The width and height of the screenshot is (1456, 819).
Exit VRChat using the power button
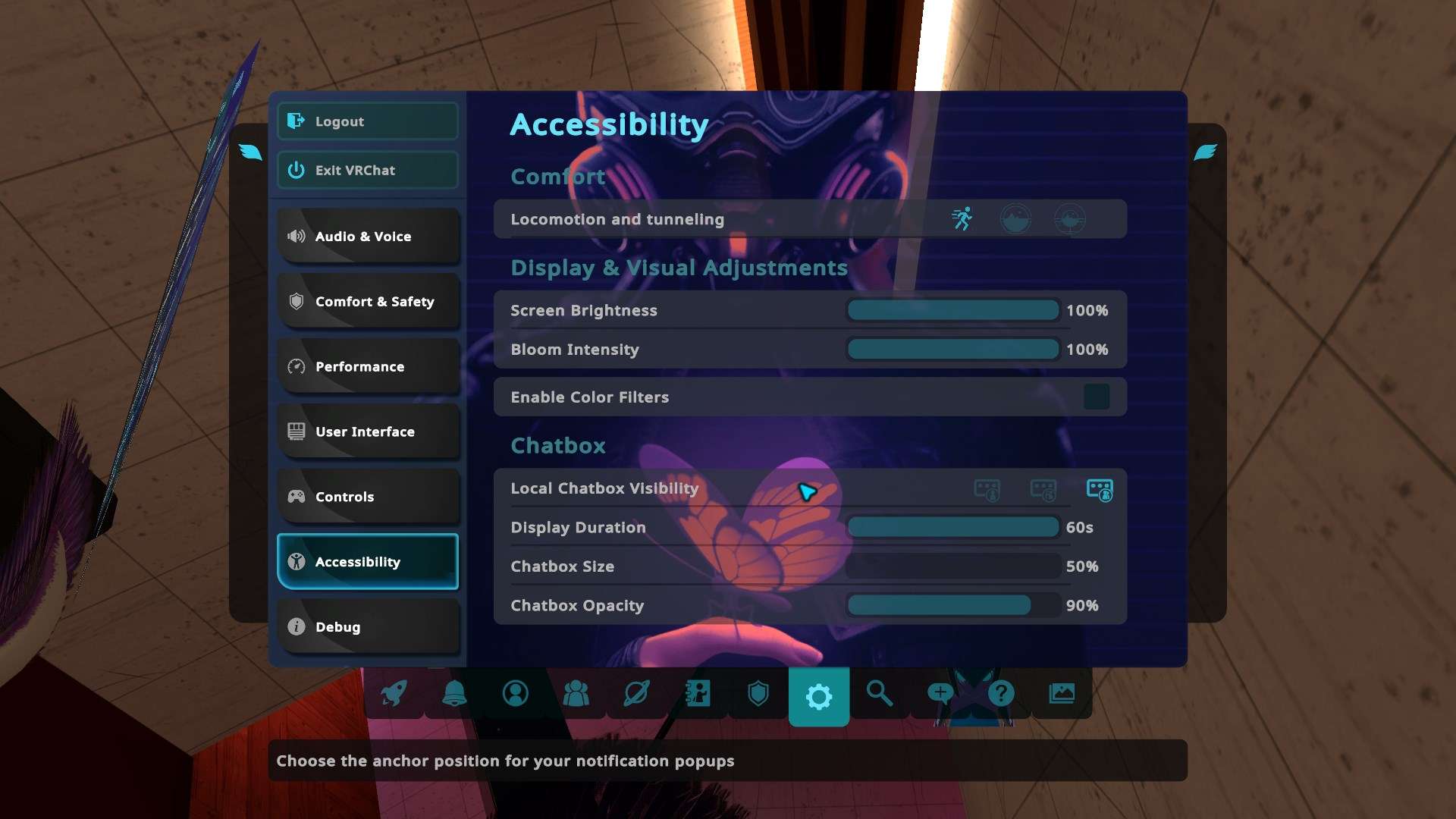tap(368, 170)
